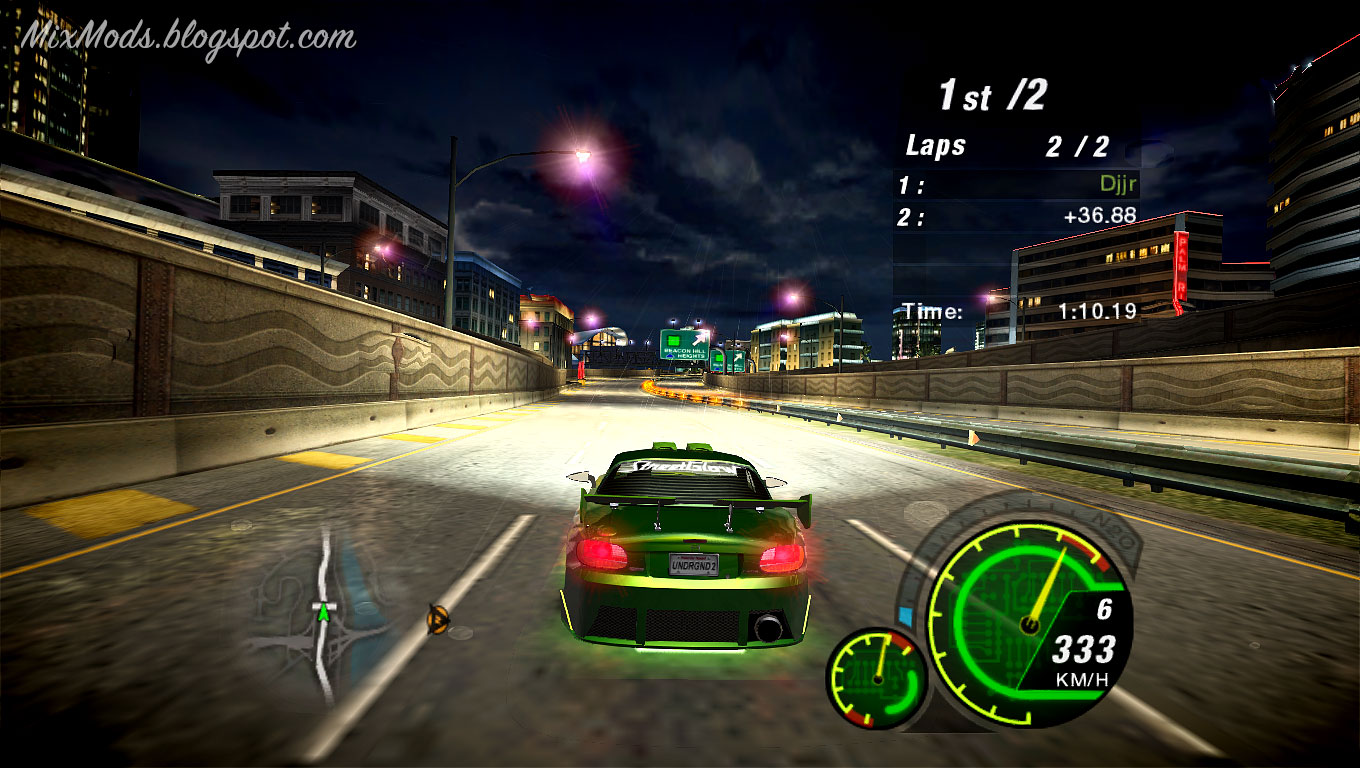Select racer name Djjr in the standings
Image resolution: width=1360 pixels, height=768 pixels.
pos(1116,185)
